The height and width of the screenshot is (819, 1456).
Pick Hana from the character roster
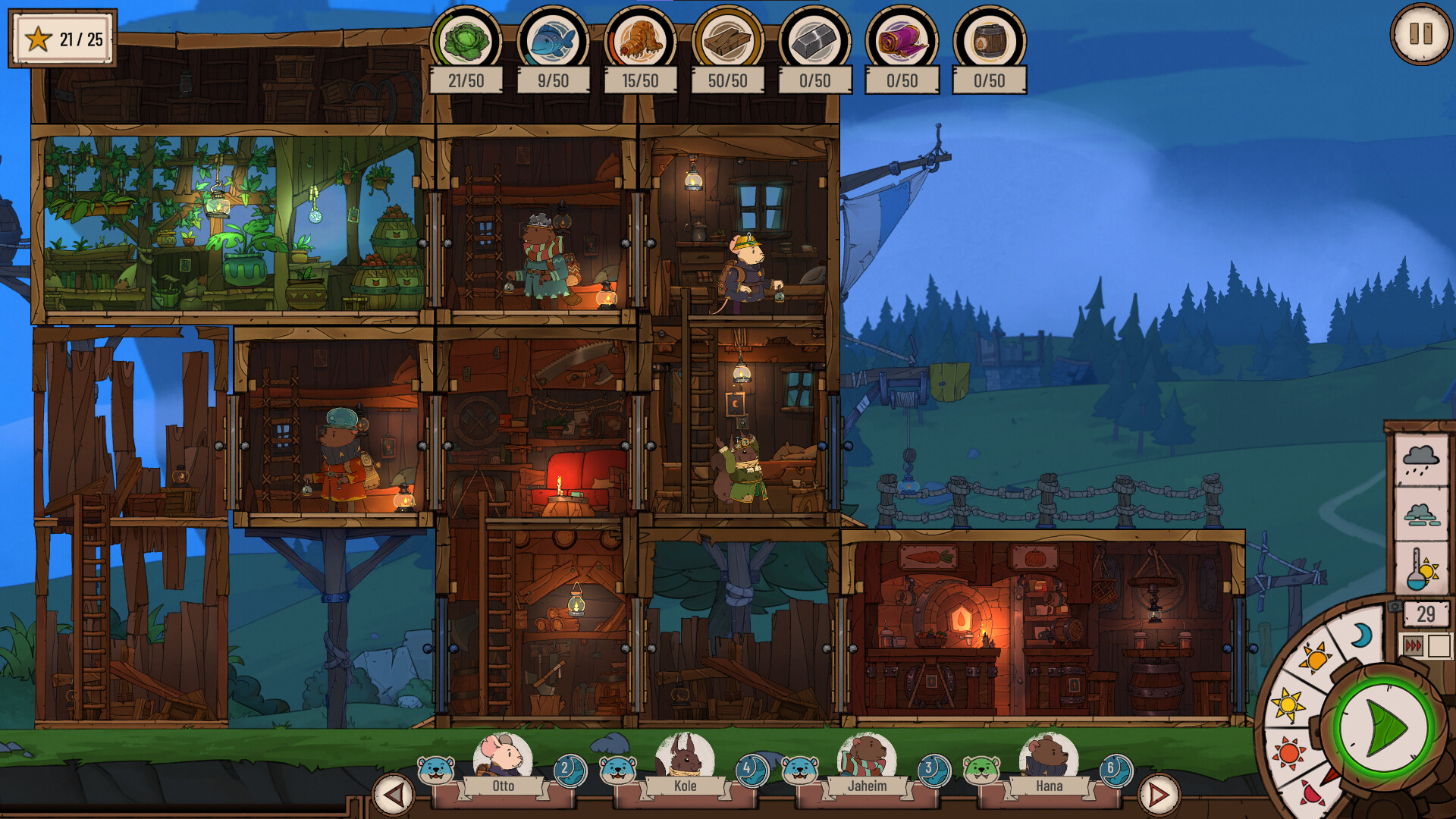click(x=1049, y=764)
